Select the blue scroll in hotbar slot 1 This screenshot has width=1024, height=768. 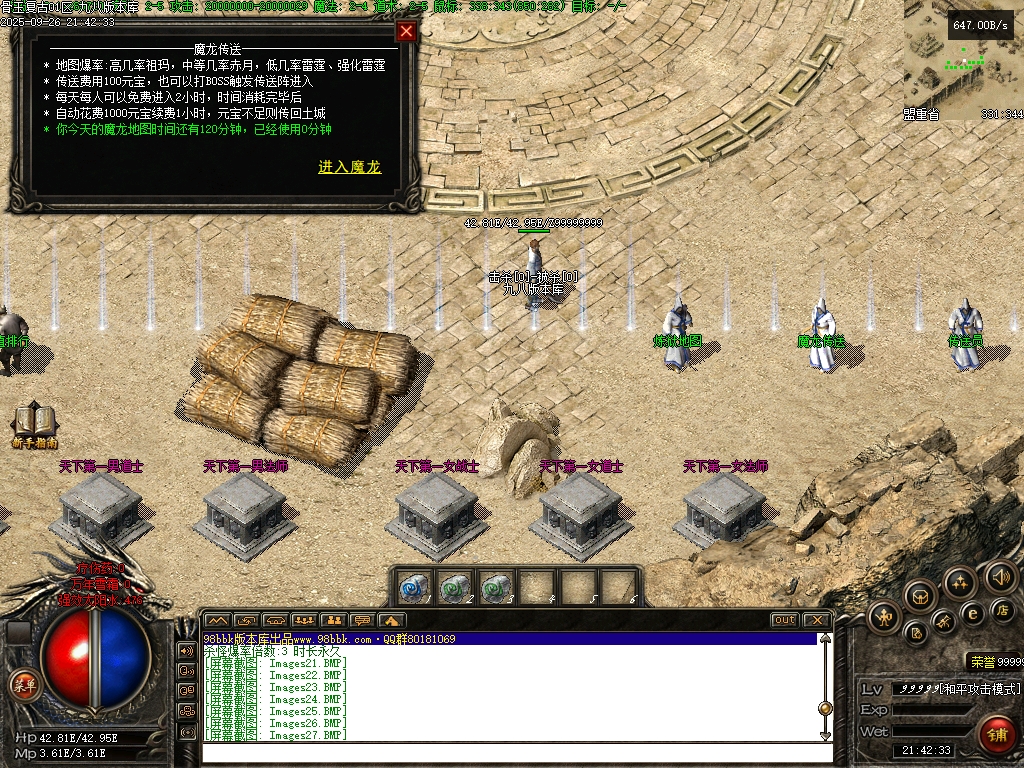413,586
